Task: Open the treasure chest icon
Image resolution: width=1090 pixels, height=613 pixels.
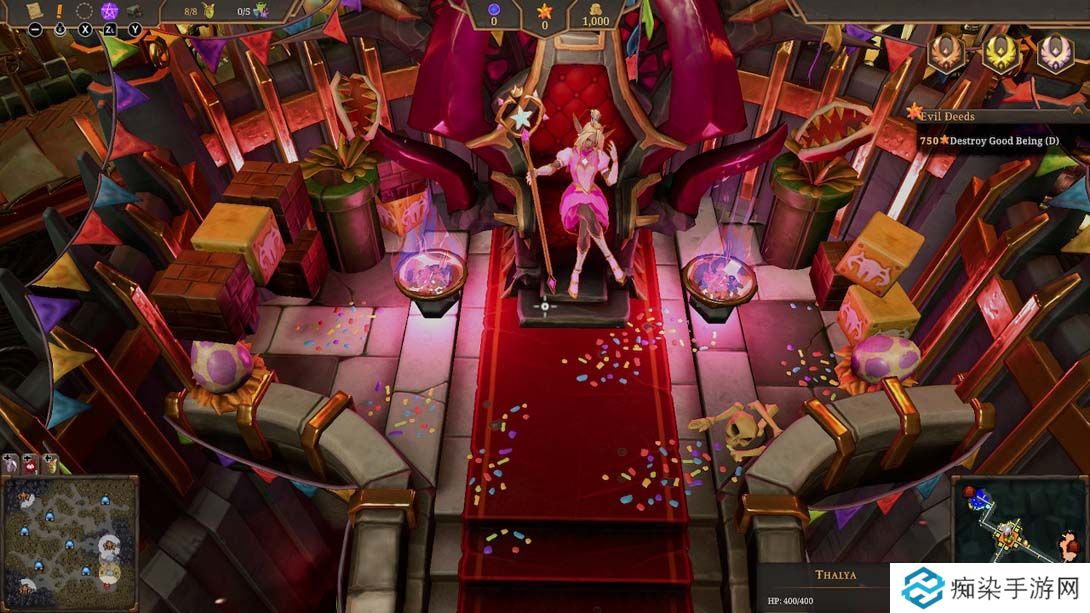Action: 135,11
